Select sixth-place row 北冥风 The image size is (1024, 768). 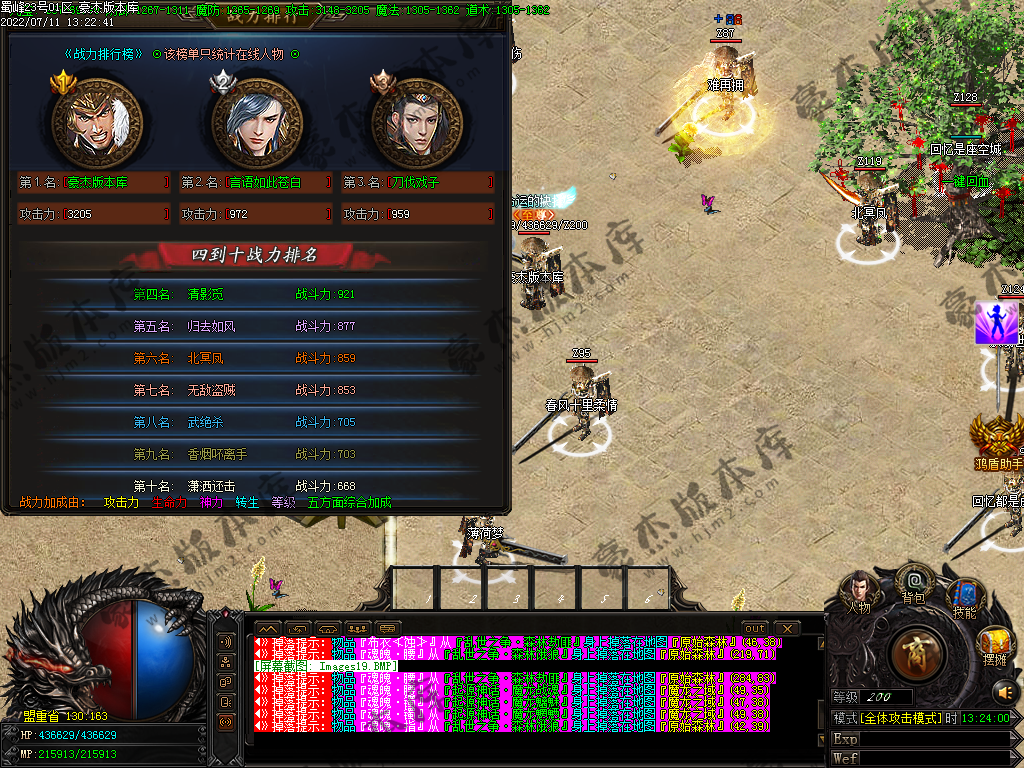pos(255,358)
